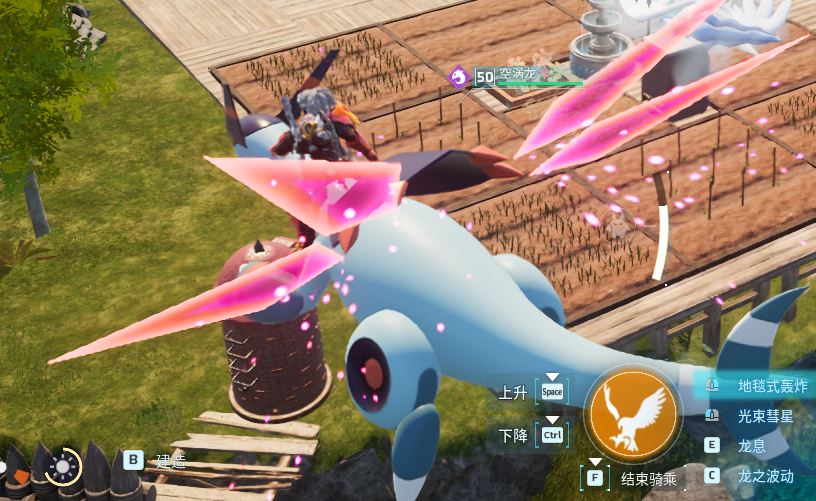
Task: Select the 地毯式轰炸 skill entry
Action: tap(771, 386)
